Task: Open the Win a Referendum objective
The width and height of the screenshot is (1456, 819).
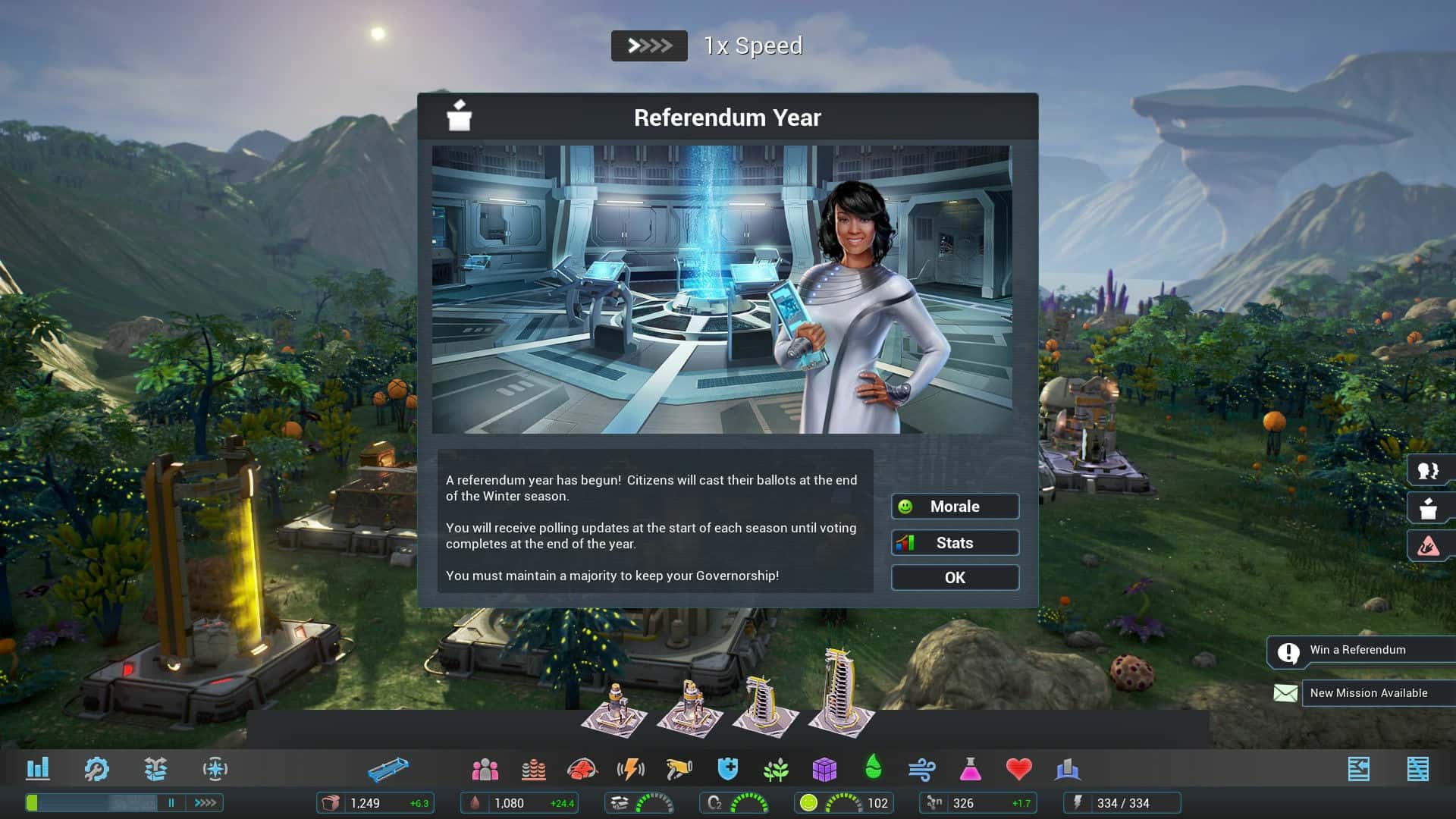Action: point(1357,650)
